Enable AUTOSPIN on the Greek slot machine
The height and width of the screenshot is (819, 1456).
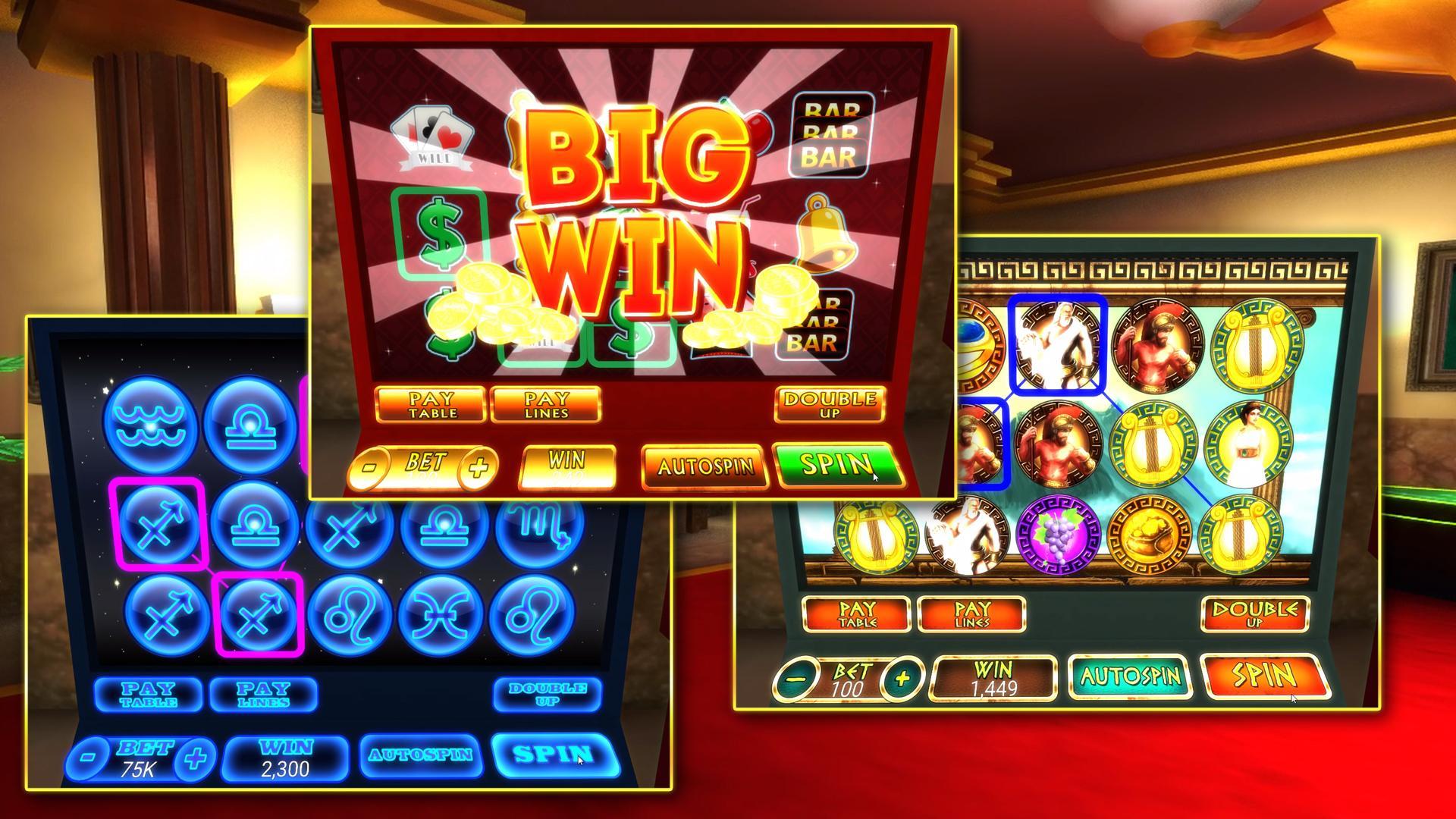click(1130, 675)
